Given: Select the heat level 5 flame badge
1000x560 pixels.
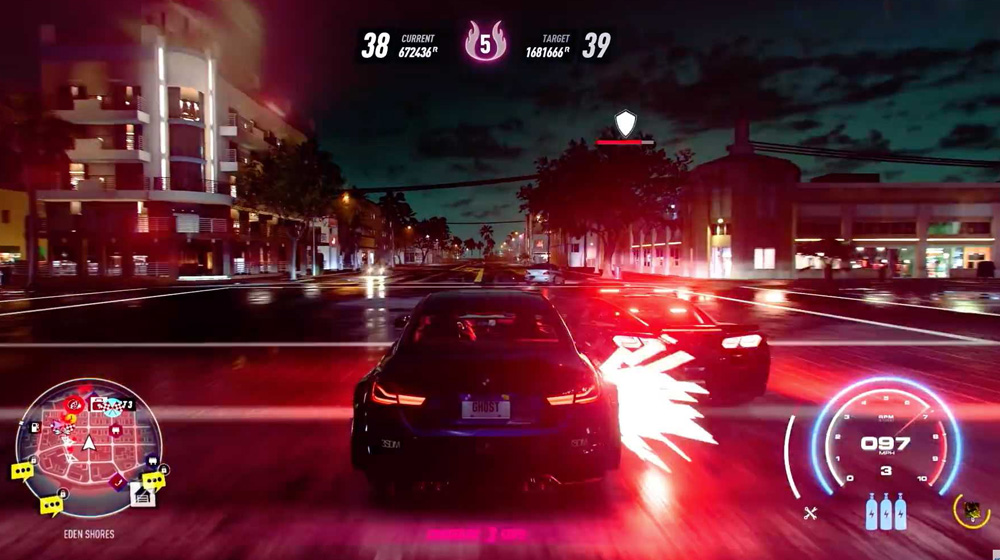Looking at the screenshot, I should point(485,43).
